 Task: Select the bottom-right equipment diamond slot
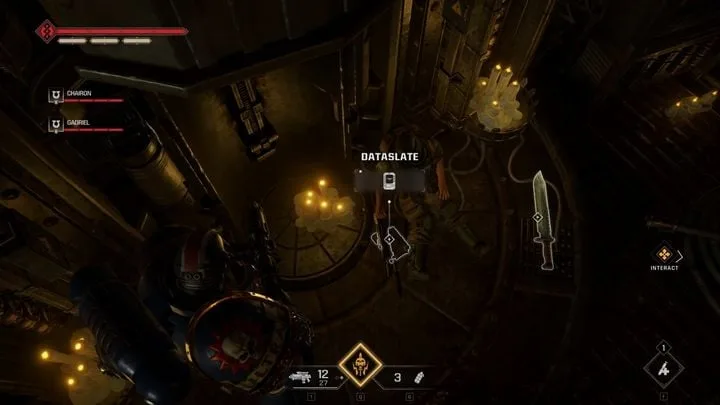click(x=665, y=367)
